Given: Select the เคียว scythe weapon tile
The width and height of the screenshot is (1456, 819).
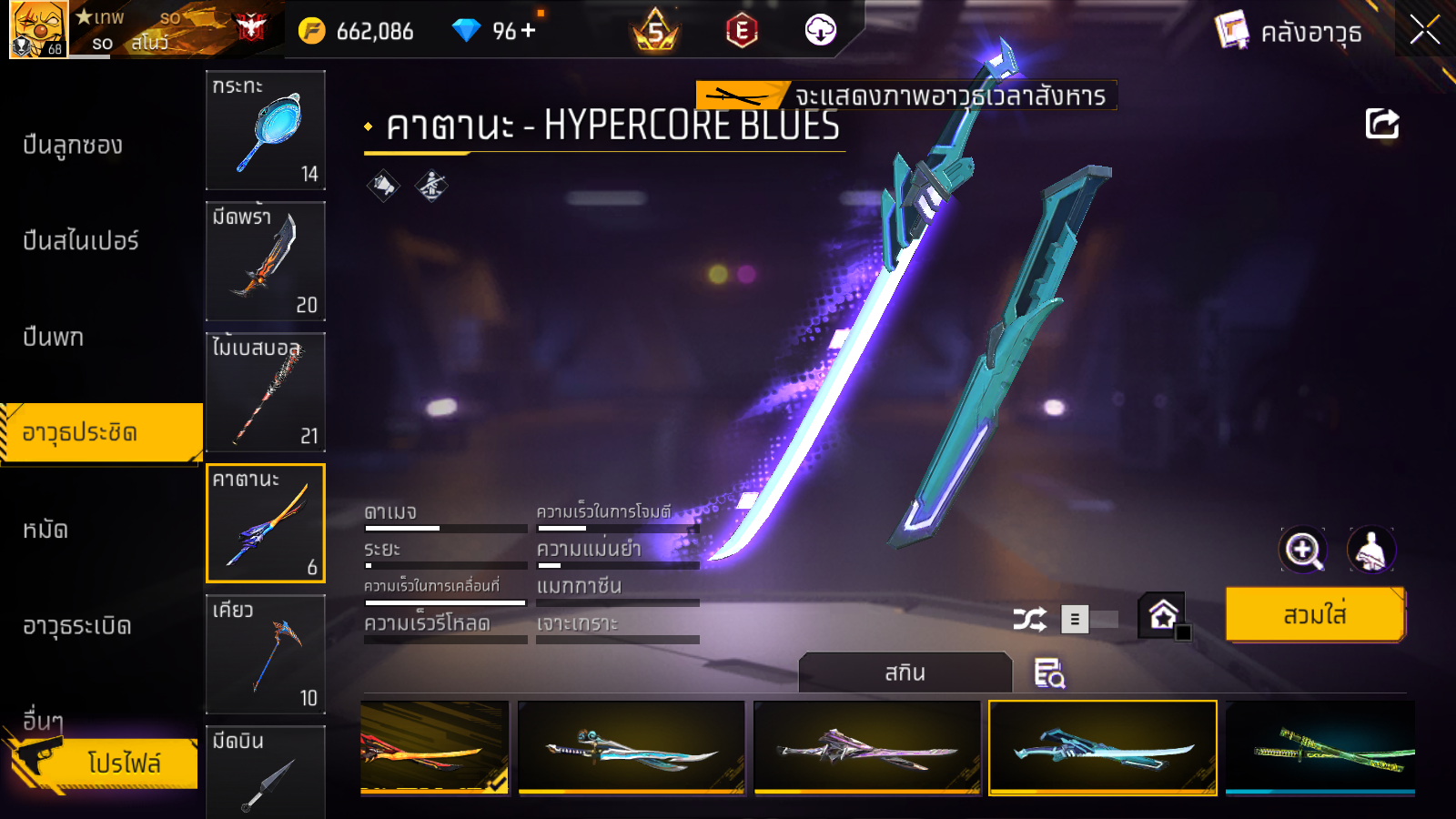Looking at the screenshot, I should point(266,654).
